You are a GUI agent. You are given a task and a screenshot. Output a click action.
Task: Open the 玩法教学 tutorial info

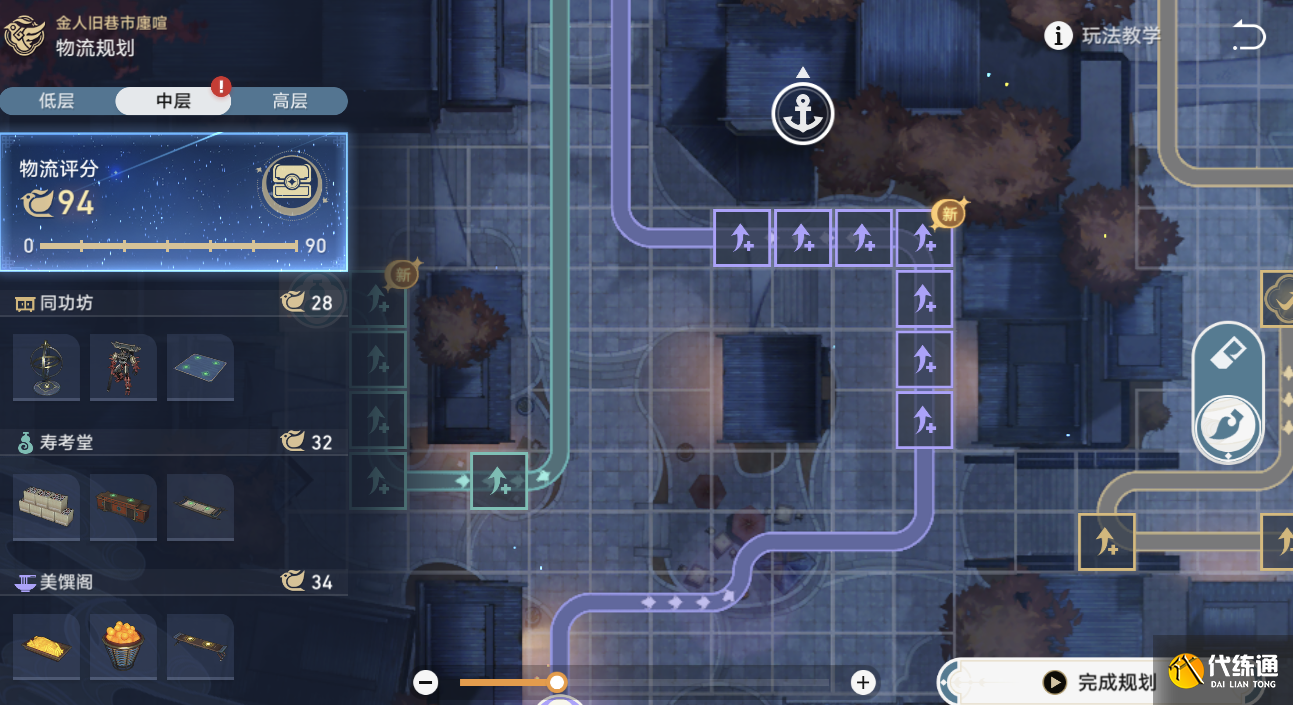(1103, 36)
